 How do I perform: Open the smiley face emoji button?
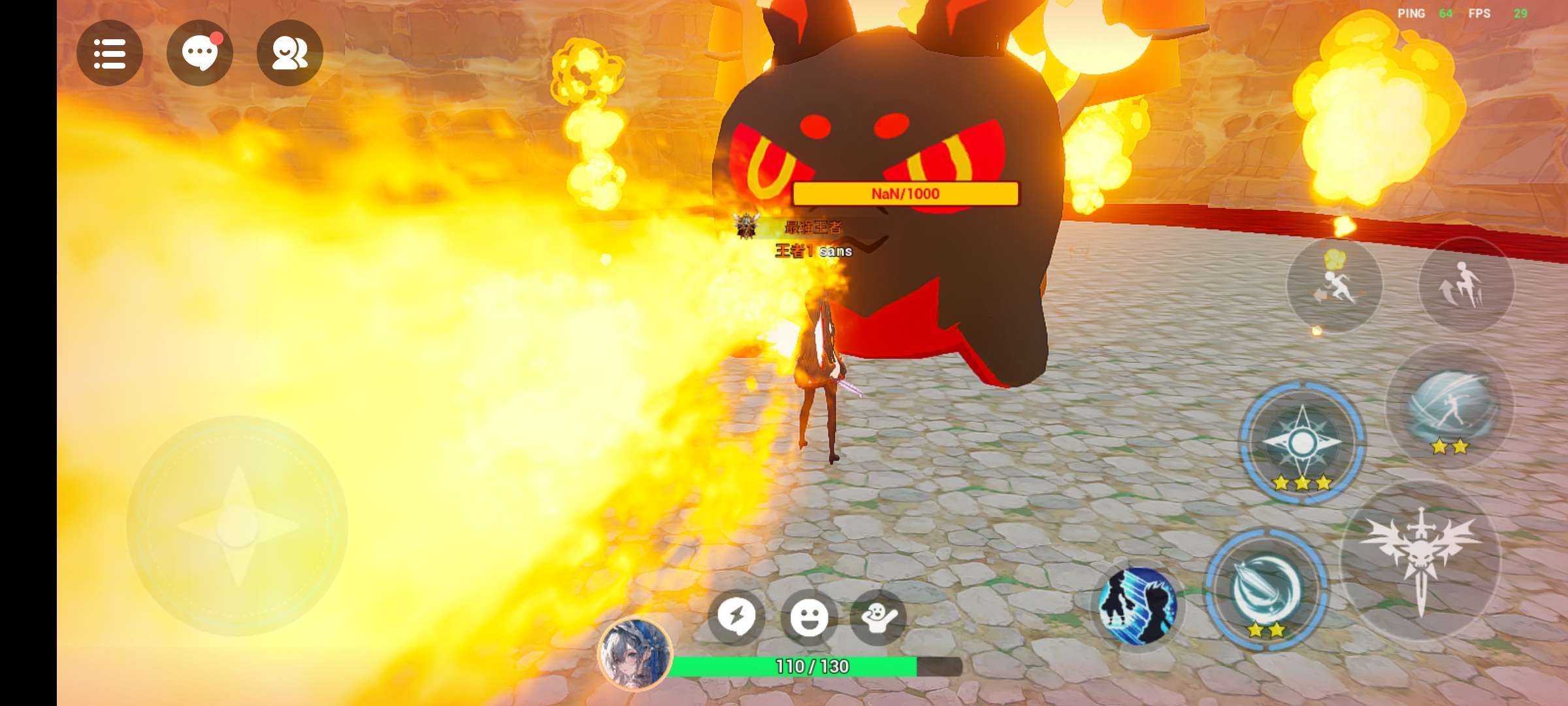click(809, 616)
